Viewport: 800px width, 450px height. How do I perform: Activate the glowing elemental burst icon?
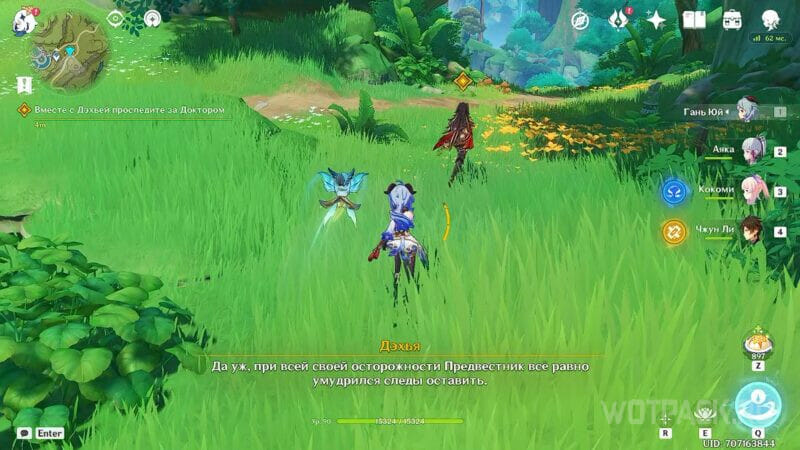click(758, 403)
